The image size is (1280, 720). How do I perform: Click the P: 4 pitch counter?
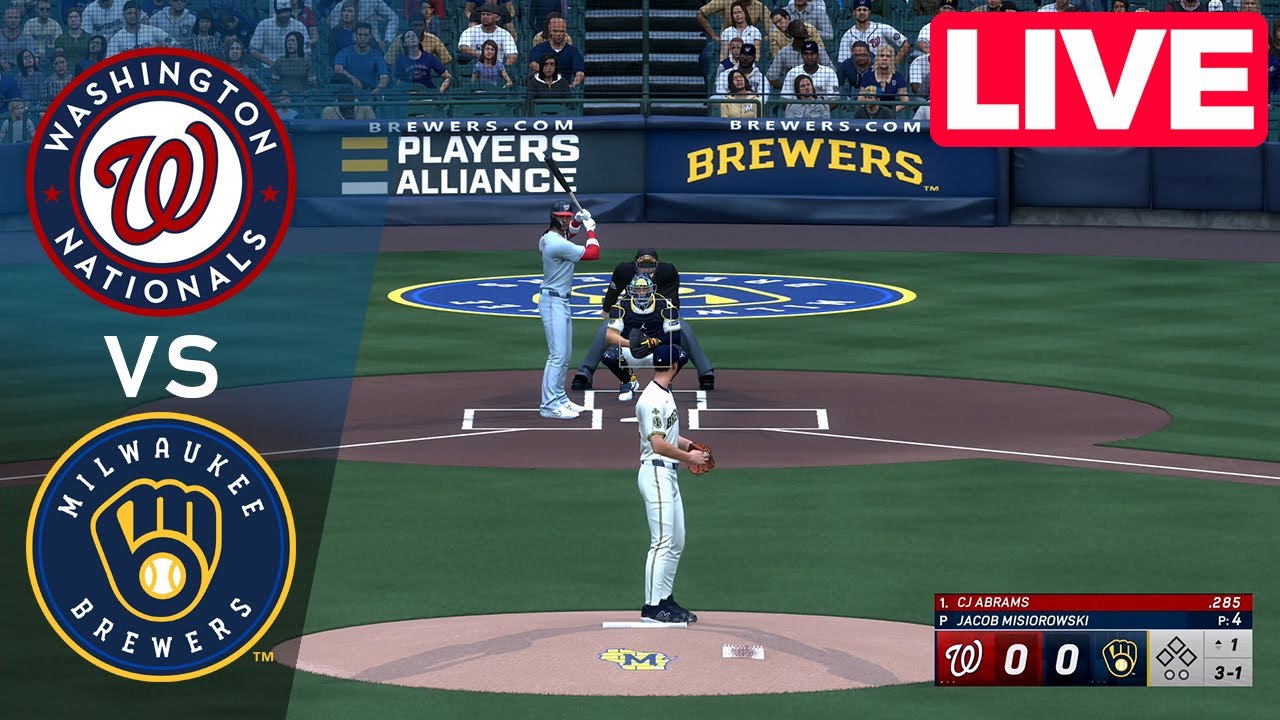pyautogui.click(x=1230, y=619)
